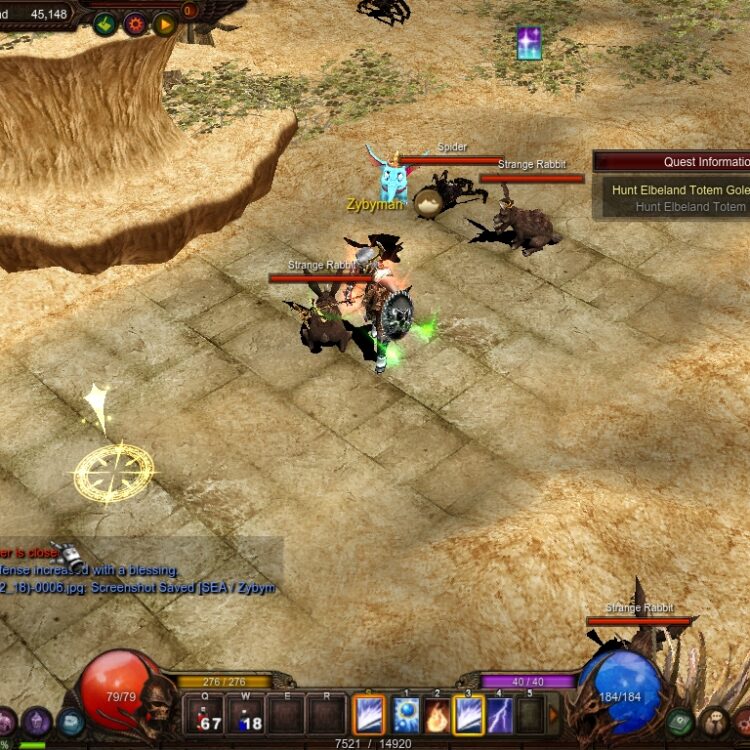Click the green arrow button in top bar
This screenshot has width=750, height=750.
[105, 23]
